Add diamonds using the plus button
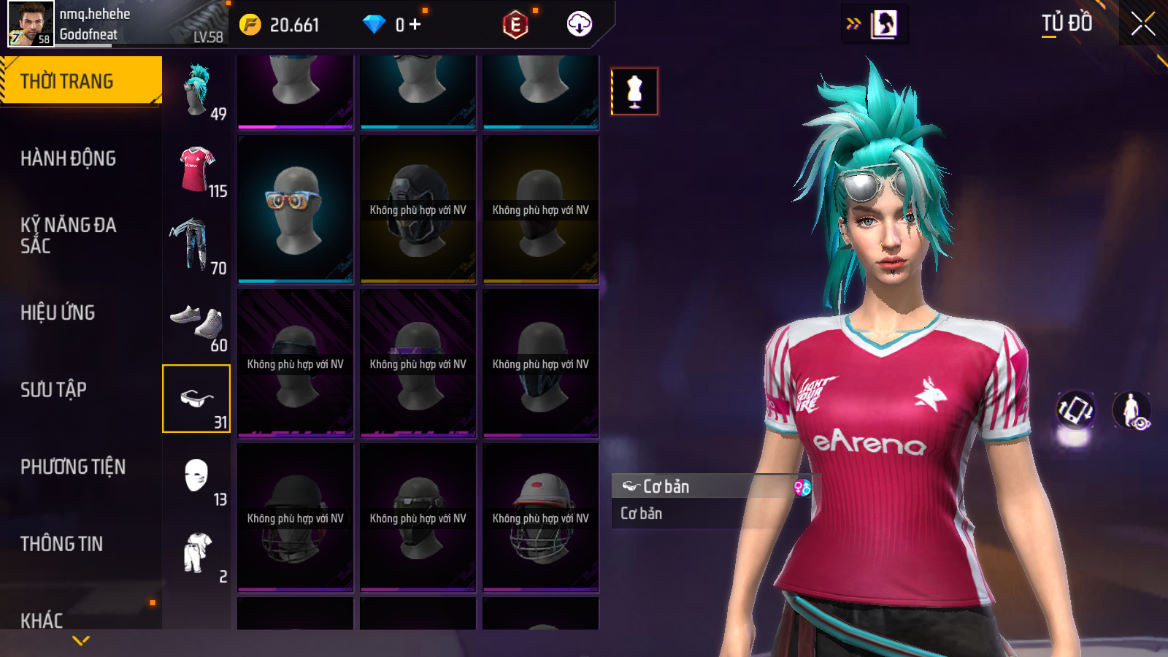This screenshot has width=1168, height=657. [414, 24]
